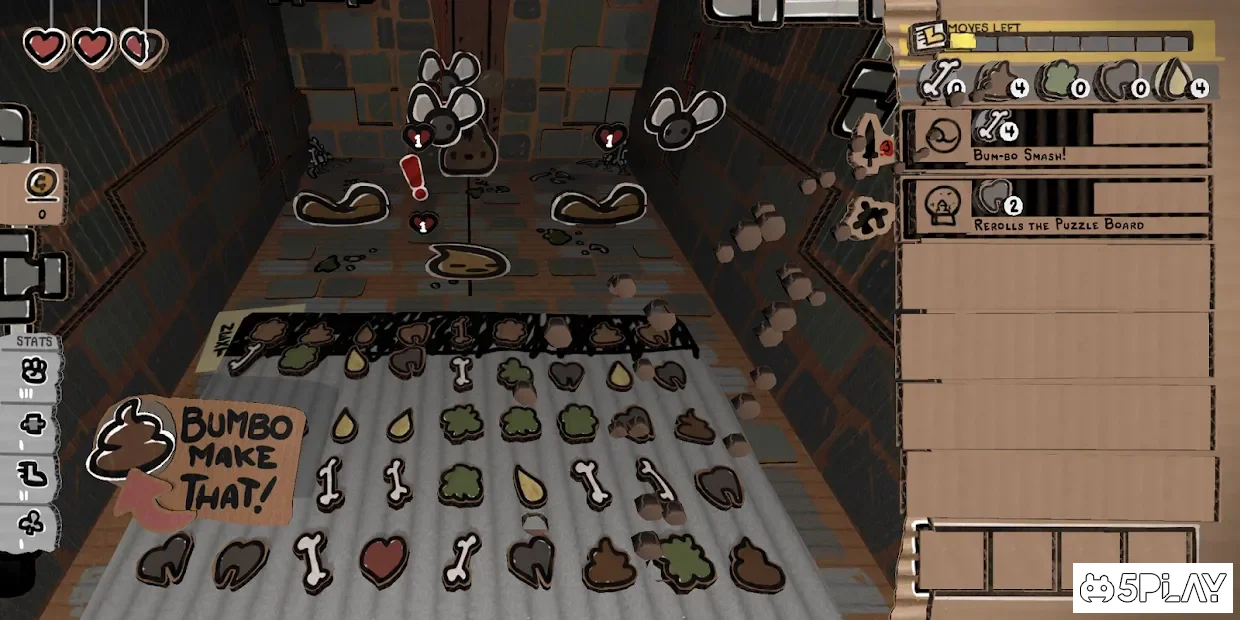The width and height of the screenshot is (1240, 620).
Task: Cast the Bum-bo Smash! spell
Action: pos(1056,137)
